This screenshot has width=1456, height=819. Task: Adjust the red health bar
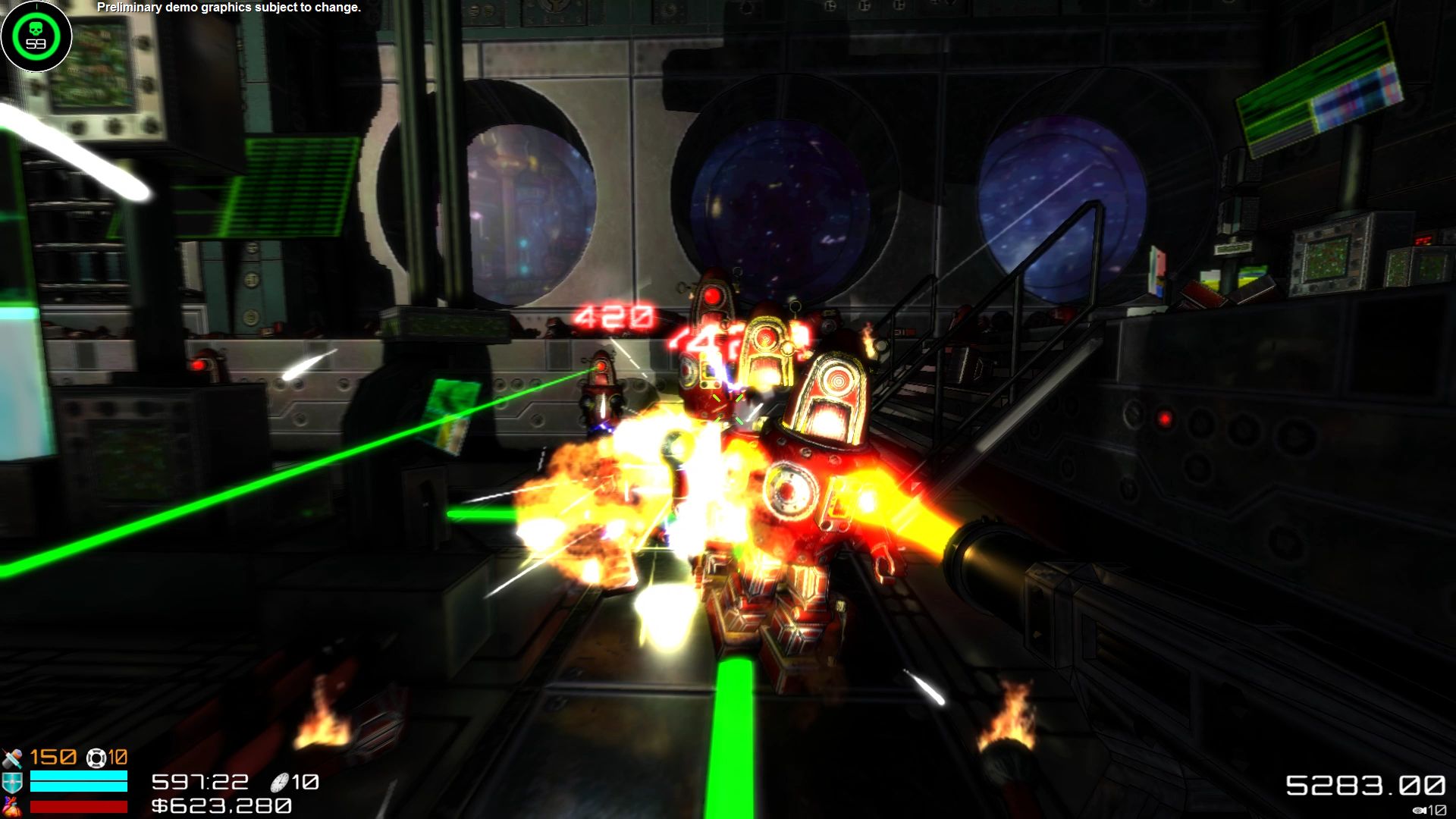(x=78, y=807)
